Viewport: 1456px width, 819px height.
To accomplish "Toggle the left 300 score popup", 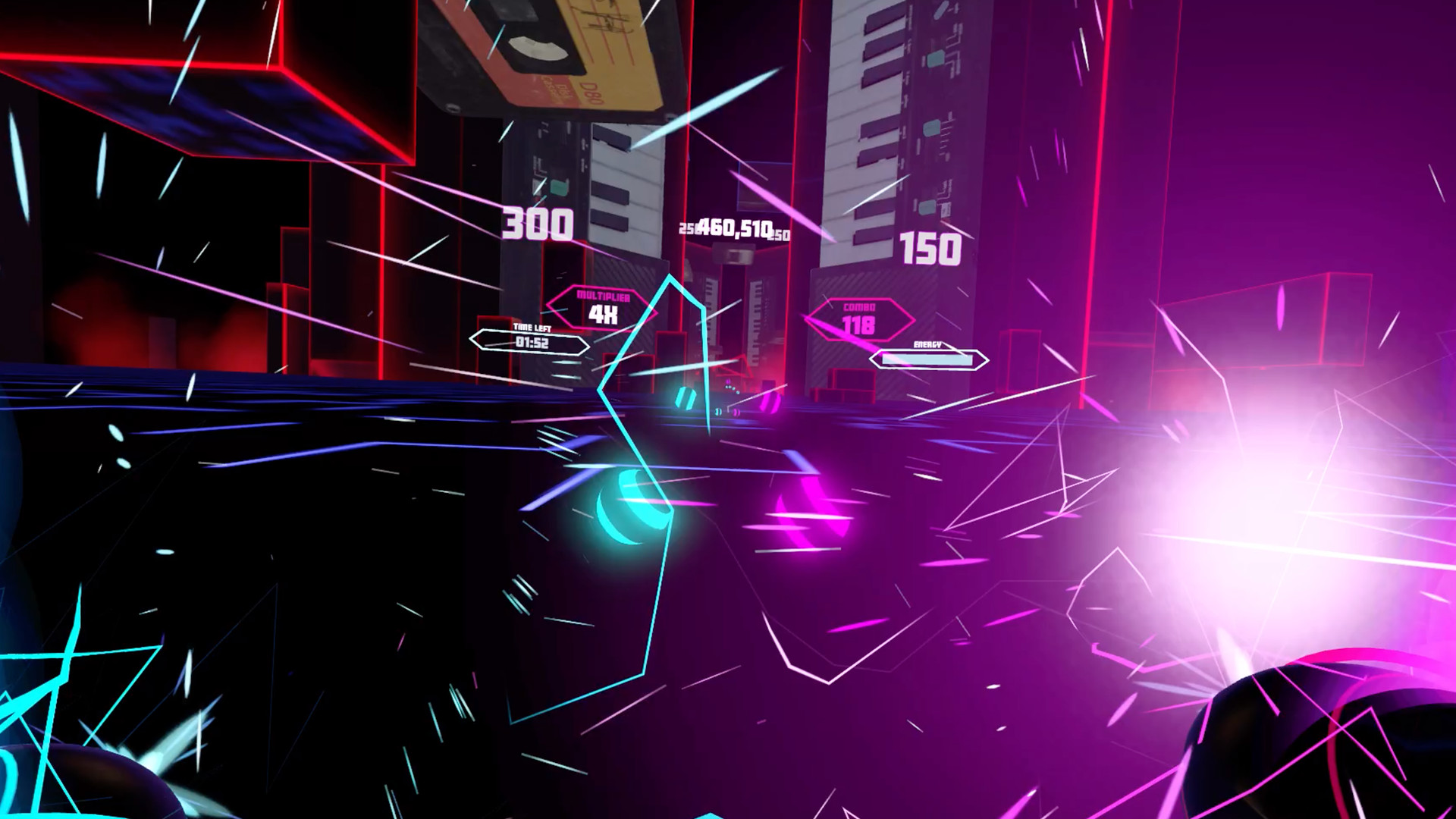I will [x=537, y=224].
